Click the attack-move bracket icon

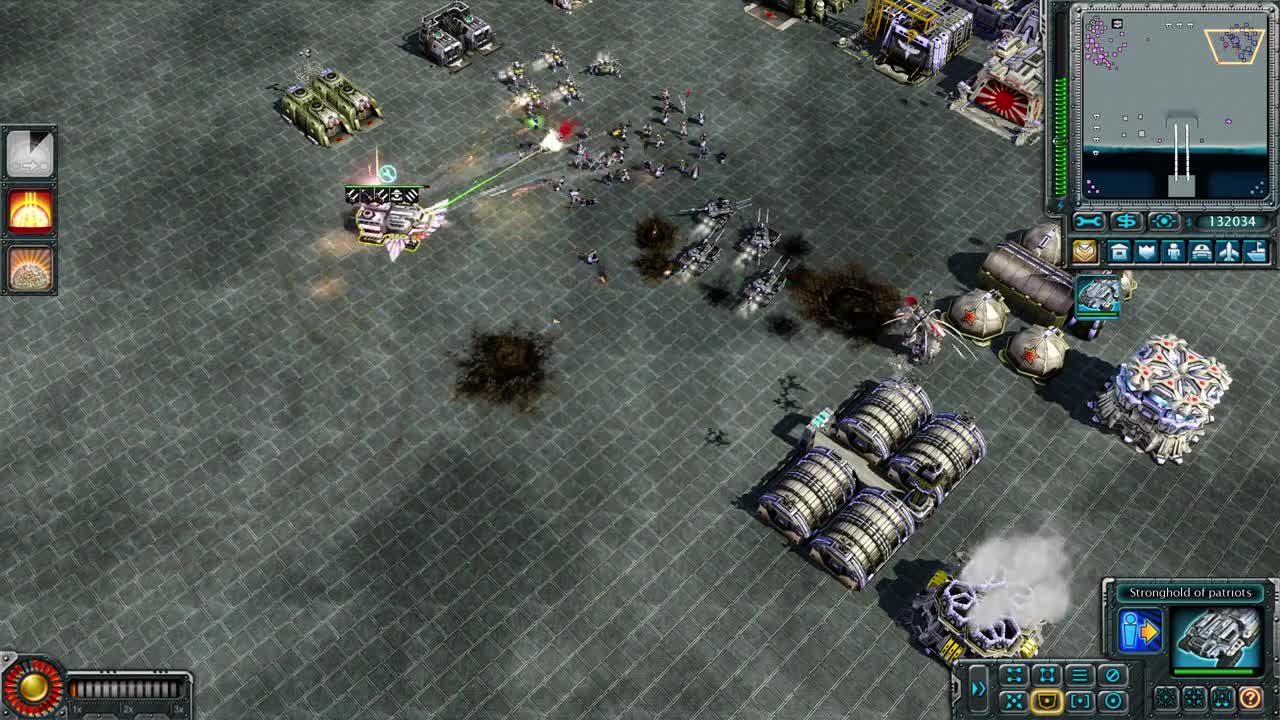pyautogui.click(x=1079, y=699)
